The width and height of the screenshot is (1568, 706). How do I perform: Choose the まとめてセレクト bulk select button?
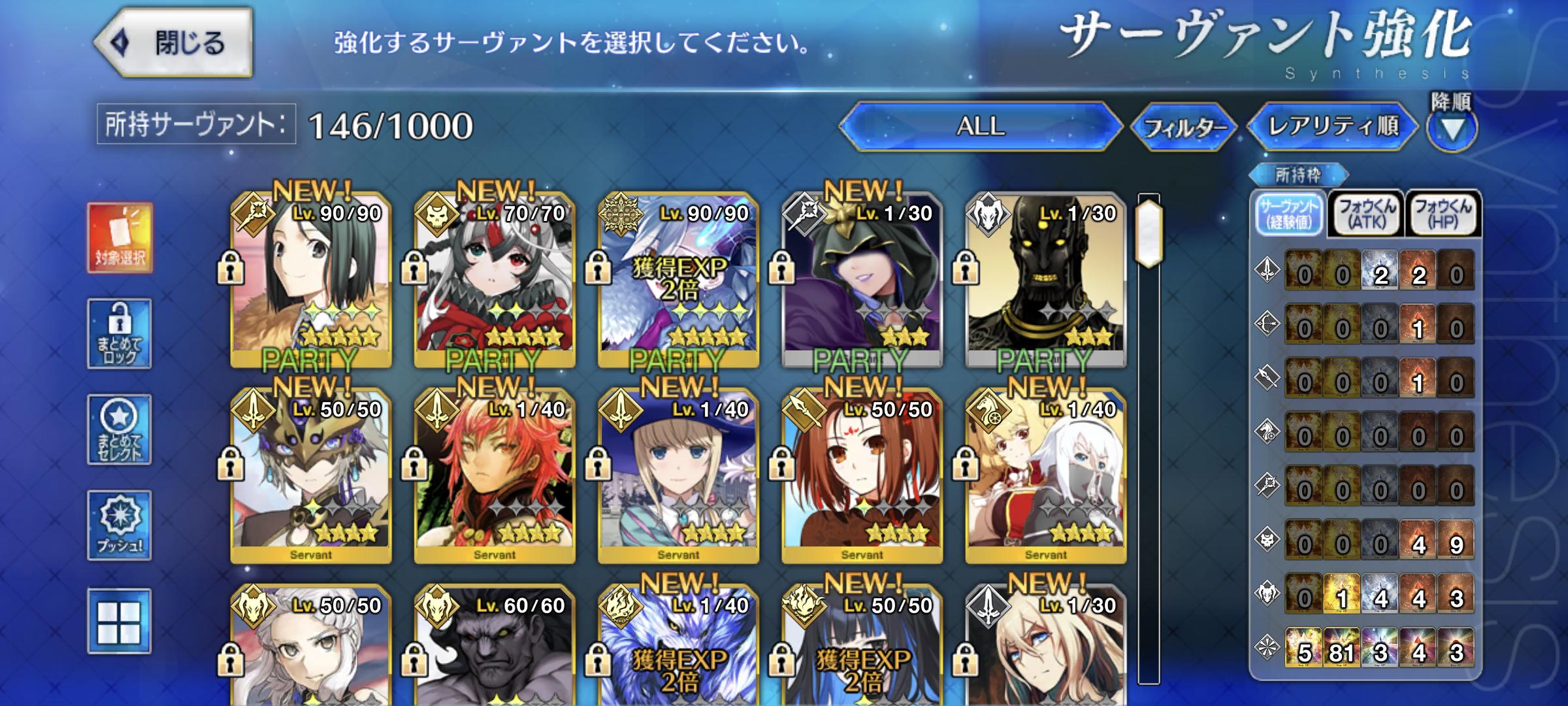coord(120,429)
